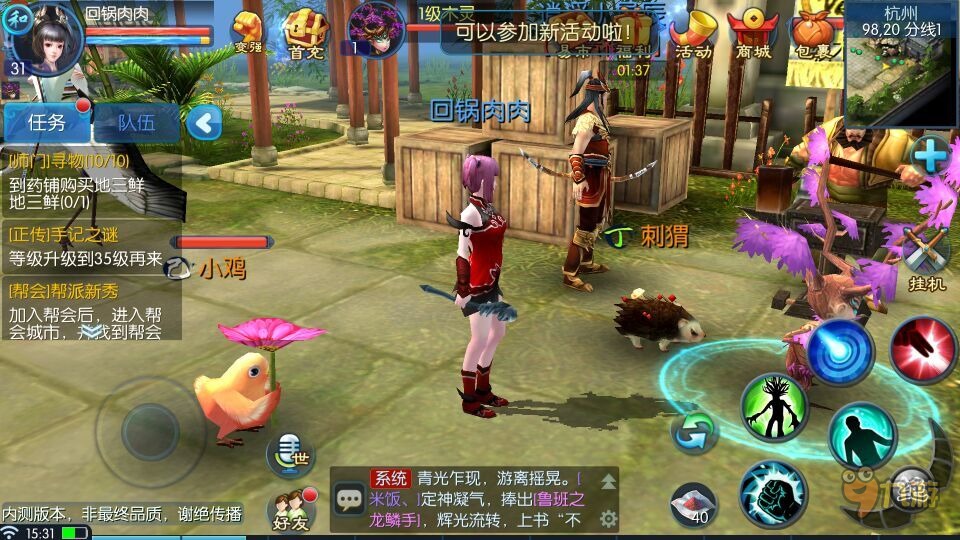This screenshot has width=960, height=540.
Task: Activate the blue swirl skill
Action: coord(840,352)
